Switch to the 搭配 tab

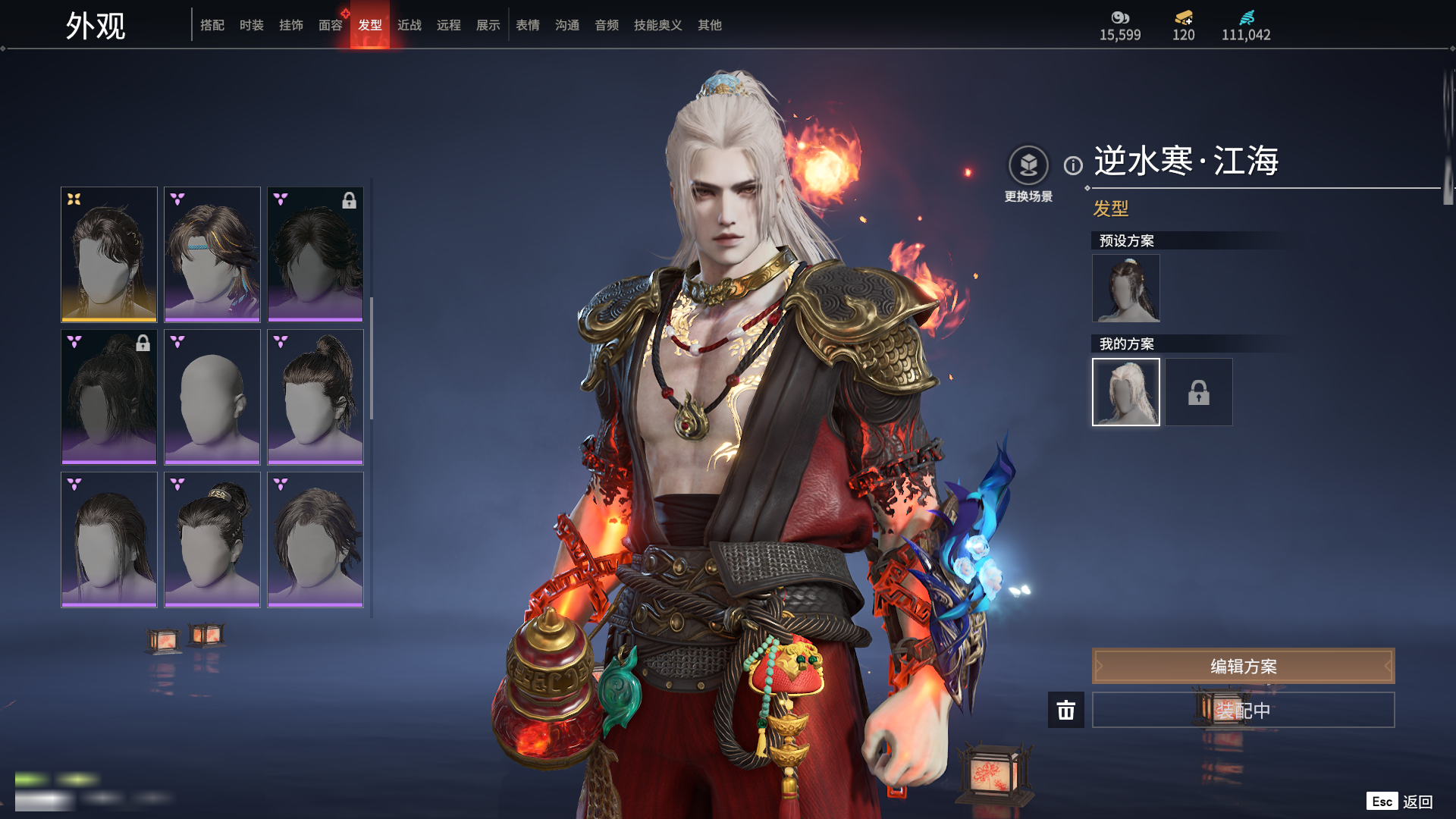coord(212,25)
